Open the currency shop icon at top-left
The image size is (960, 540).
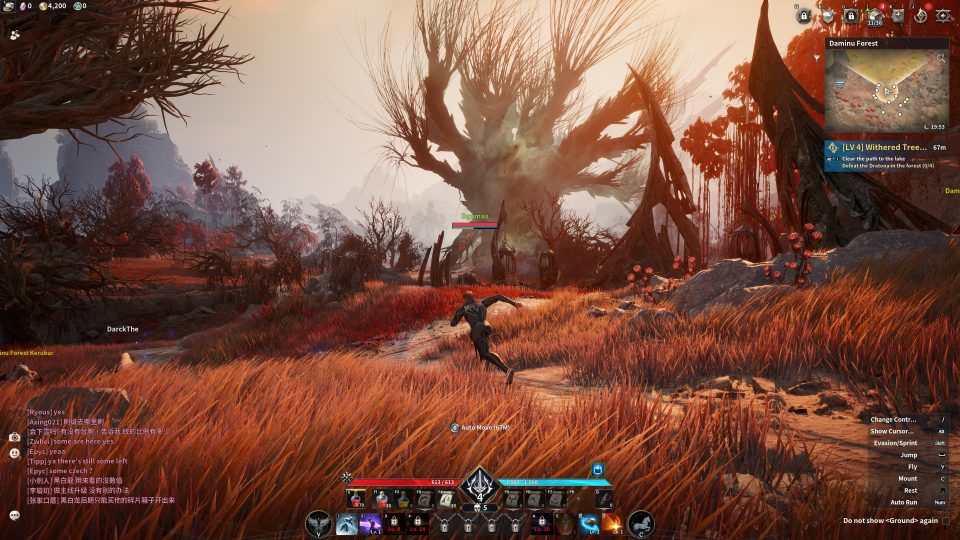(8, 6)
